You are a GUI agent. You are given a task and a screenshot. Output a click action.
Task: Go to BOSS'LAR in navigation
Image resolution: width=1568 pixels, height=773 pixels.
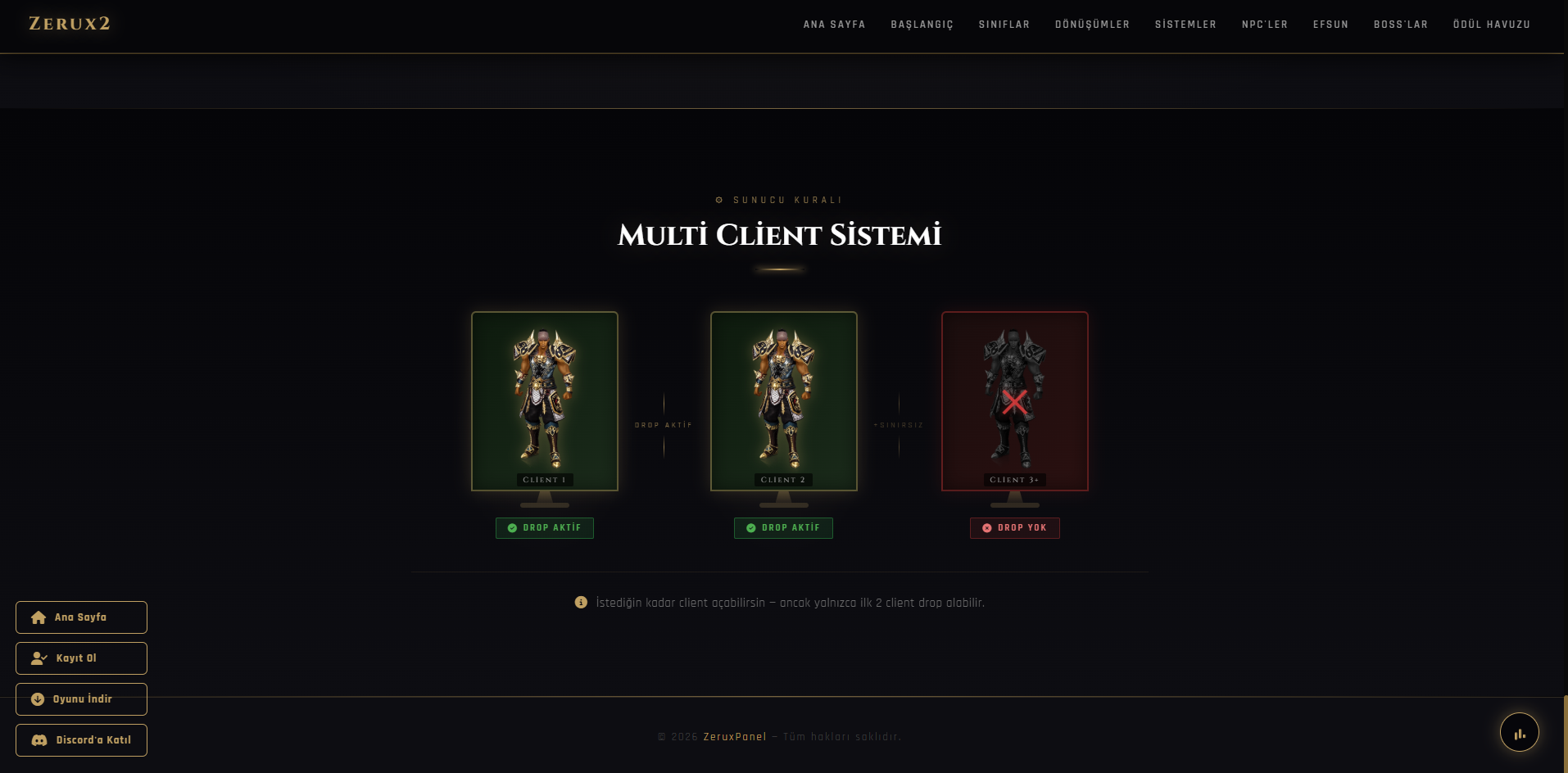click(x=1400, y=25)
